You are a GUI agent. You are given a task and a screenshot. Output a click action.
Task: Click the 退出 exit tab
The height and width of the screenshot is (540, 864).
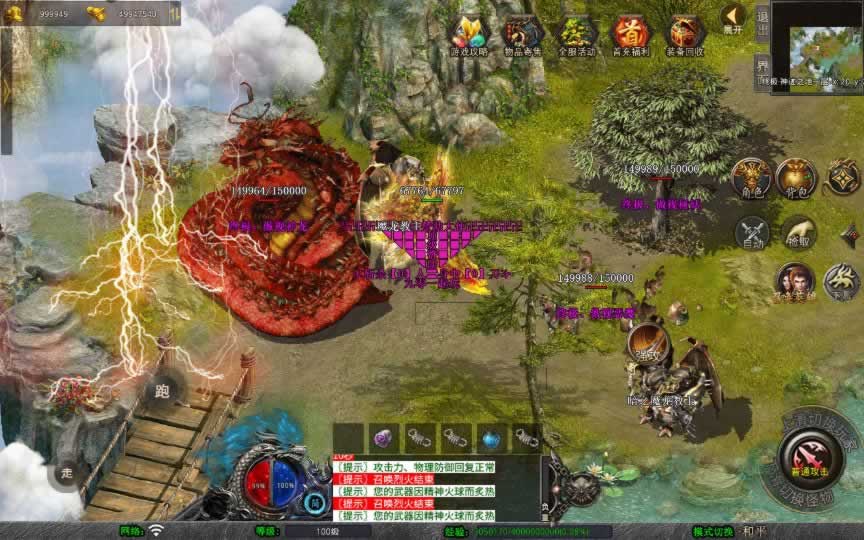[x=762, y=20]
